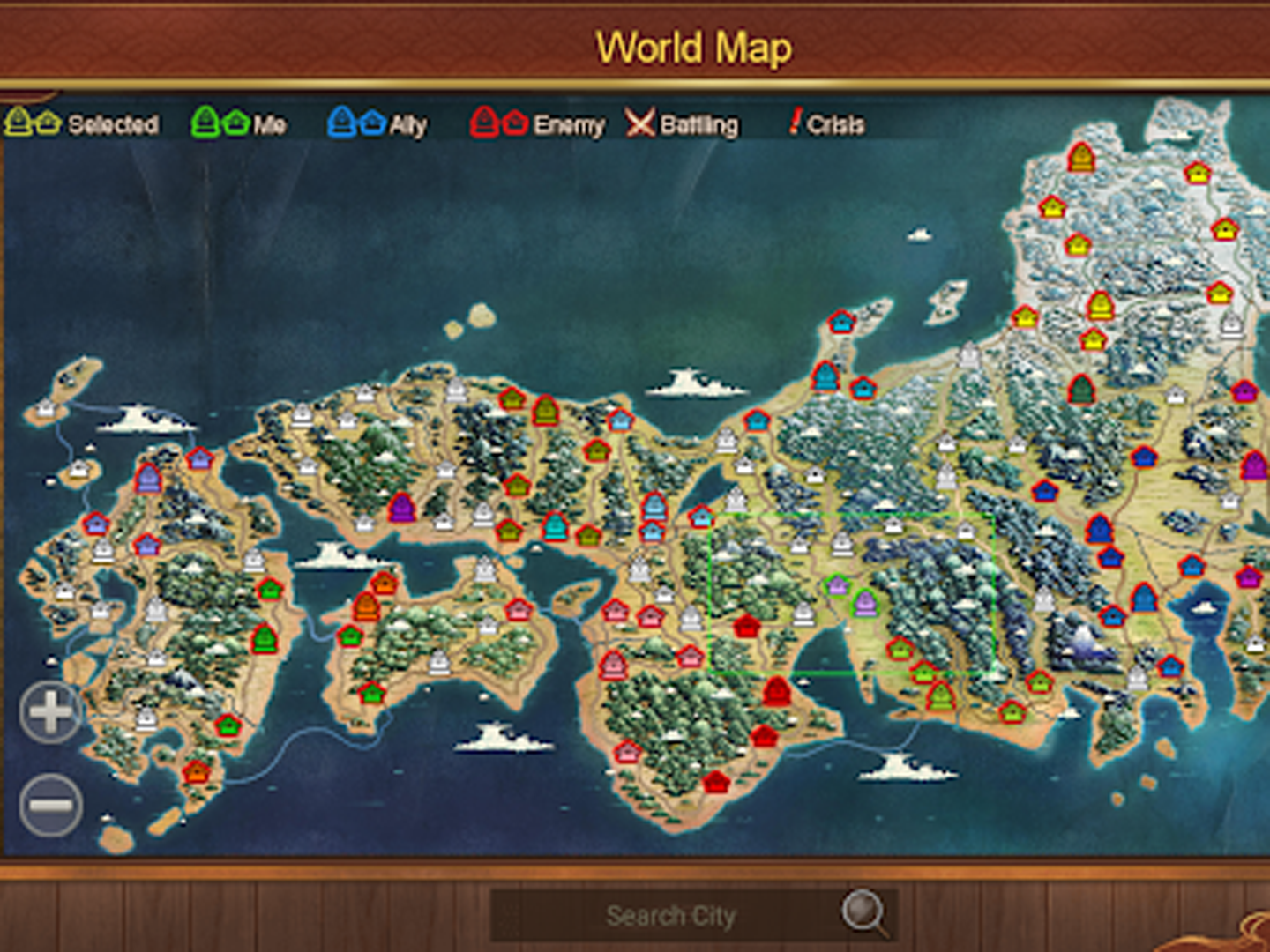The image size is (1270, 952).
Task: Click the crossed-swords 'Battling' legend icon
Action: pyautogui.click(x=639, y=123)
